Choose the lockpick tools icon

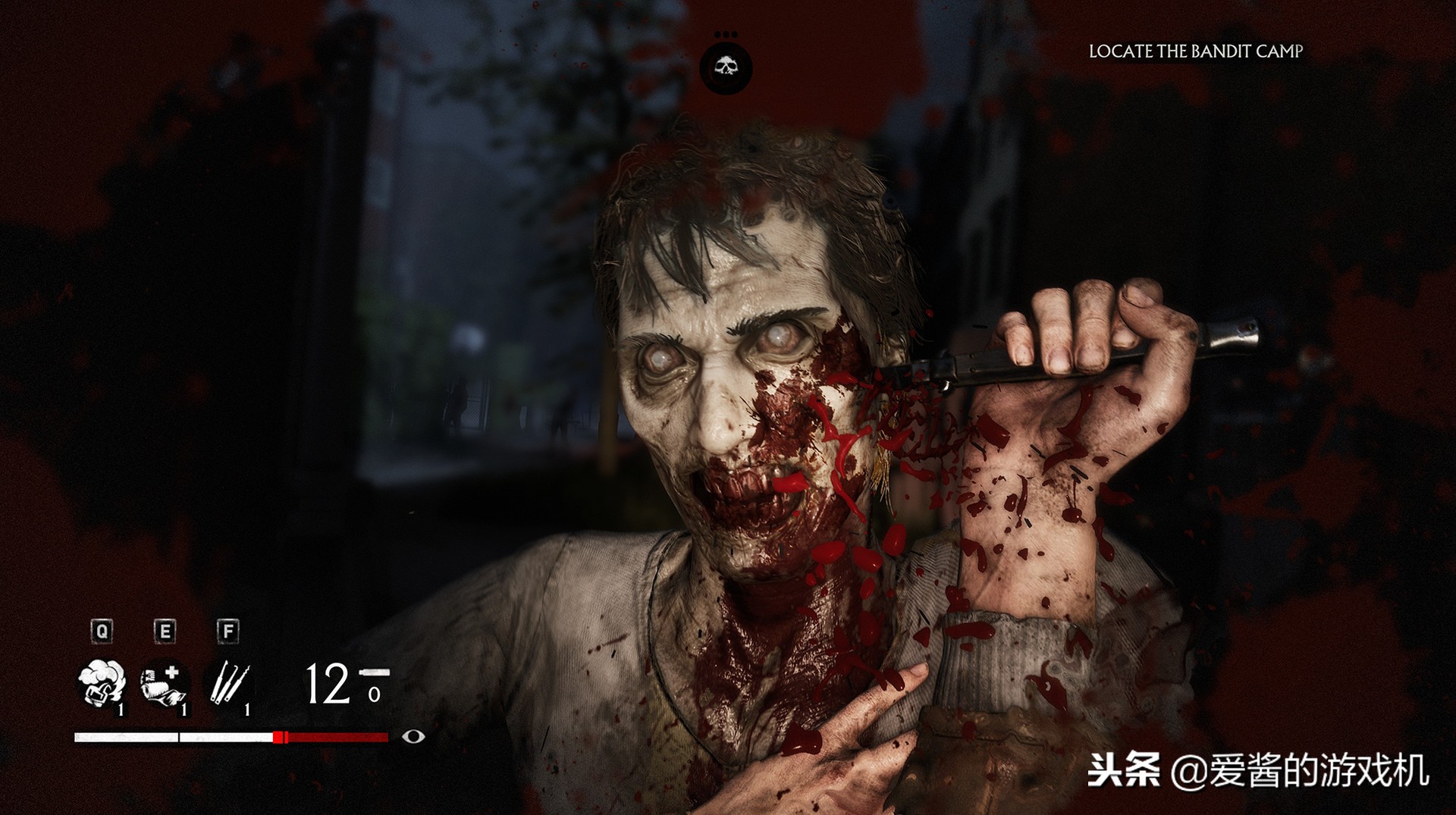(229, 683)
